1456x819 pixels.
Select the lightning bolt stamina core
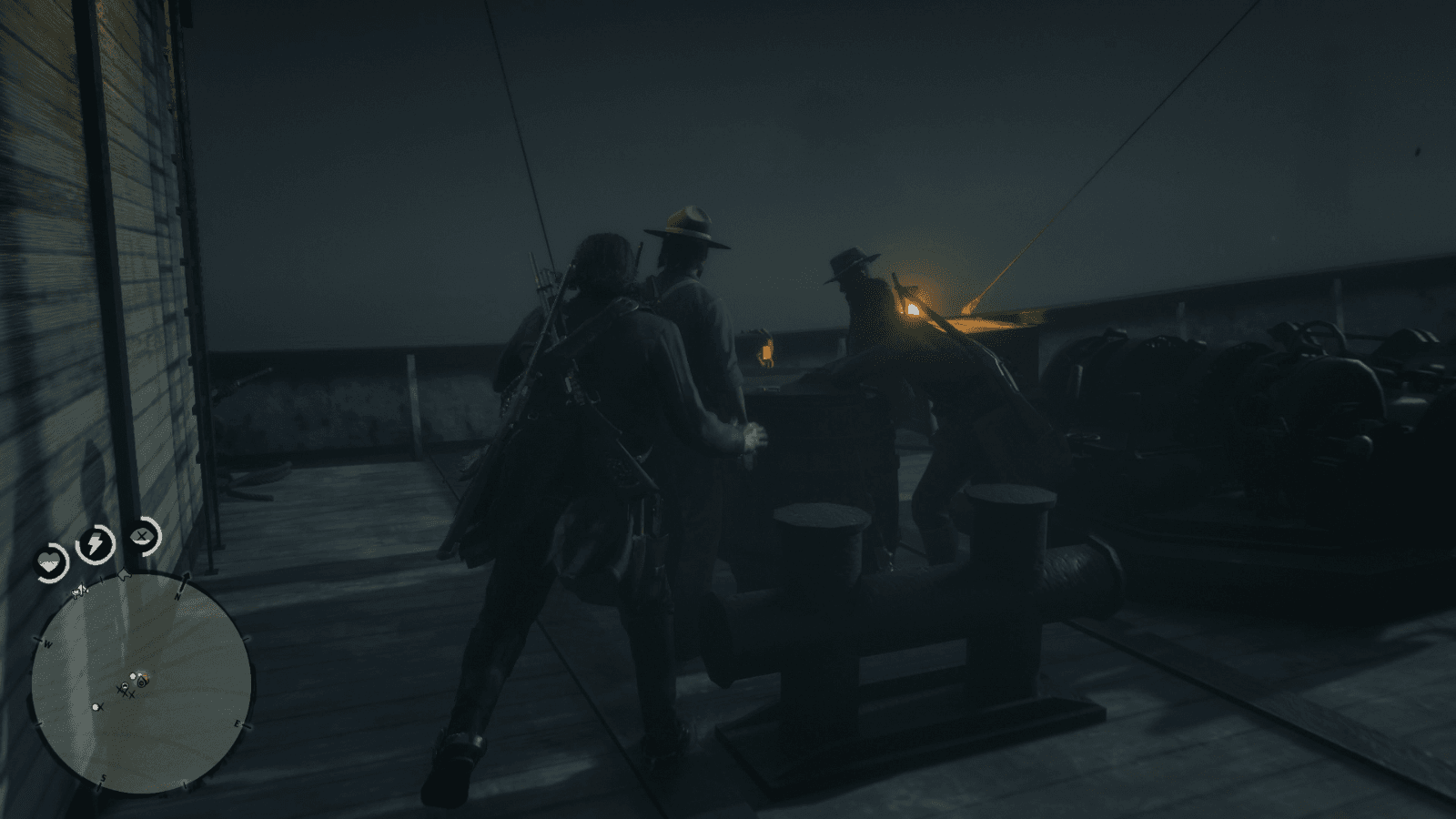(94, 544)
